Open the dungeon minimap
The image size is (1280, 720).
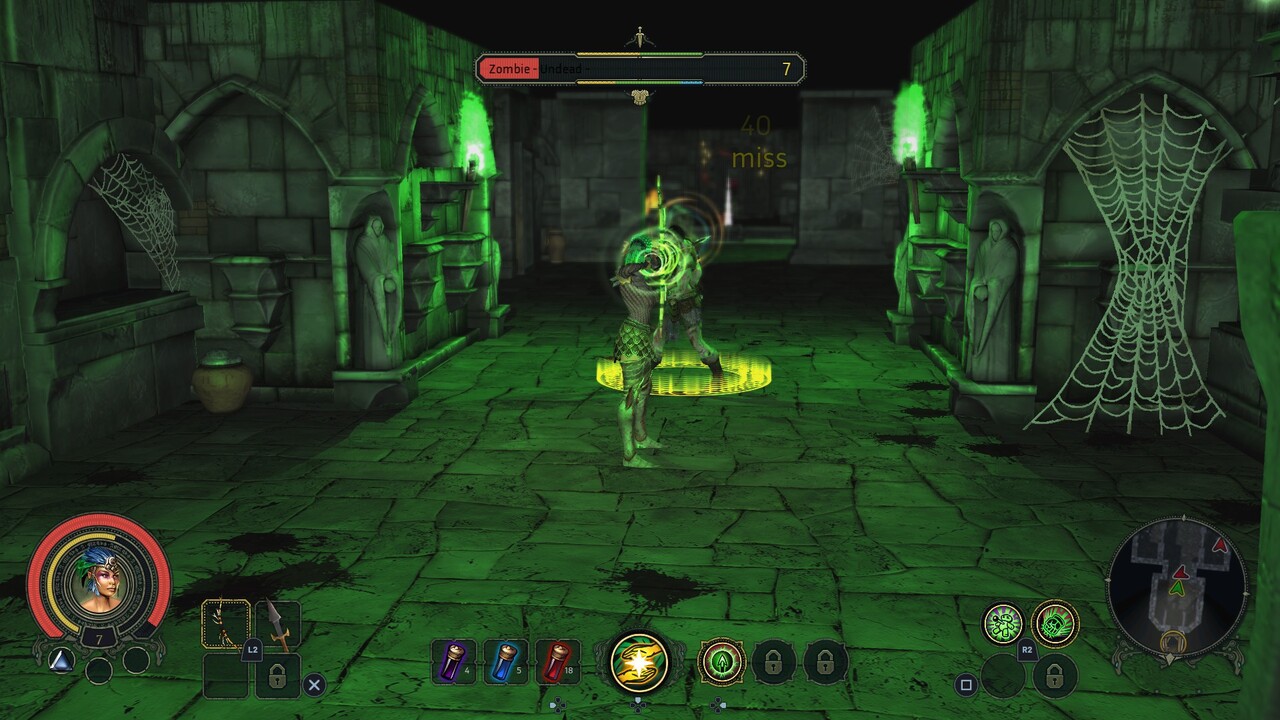pos(1178,587)
